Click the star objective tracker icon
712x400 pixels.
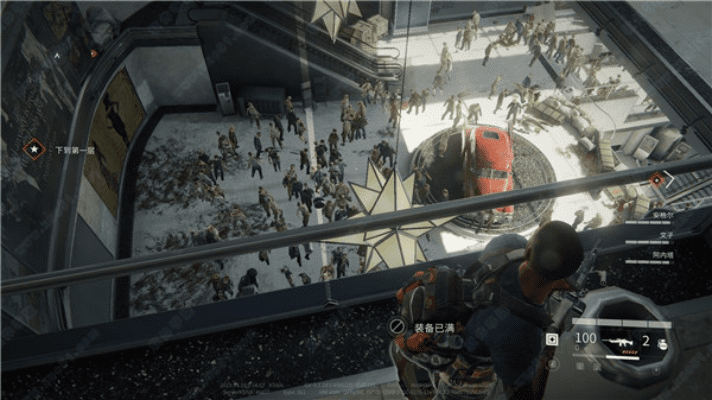click(34, 150)
